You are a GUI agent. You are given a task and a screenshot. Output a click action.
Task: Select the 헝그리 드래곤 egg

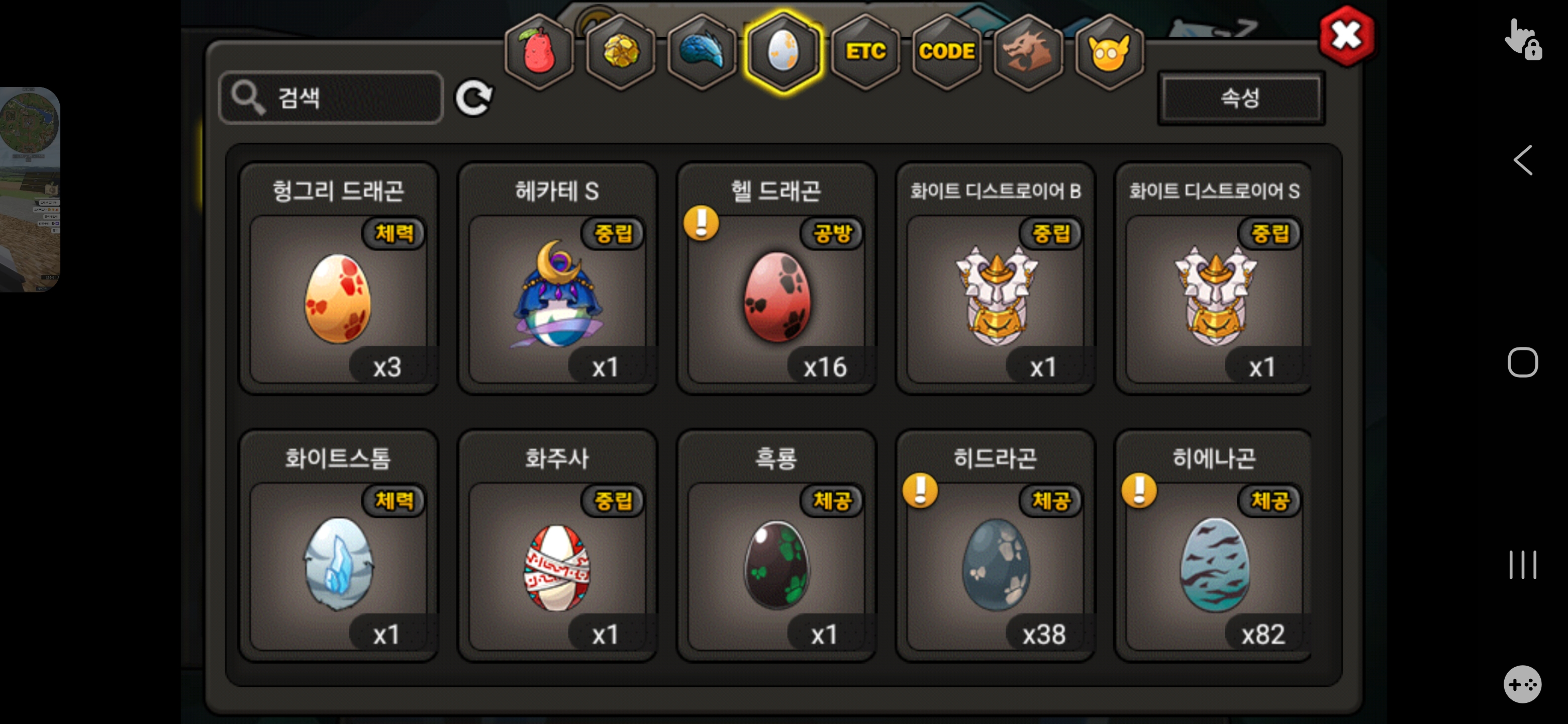click(x=338, y=298)
